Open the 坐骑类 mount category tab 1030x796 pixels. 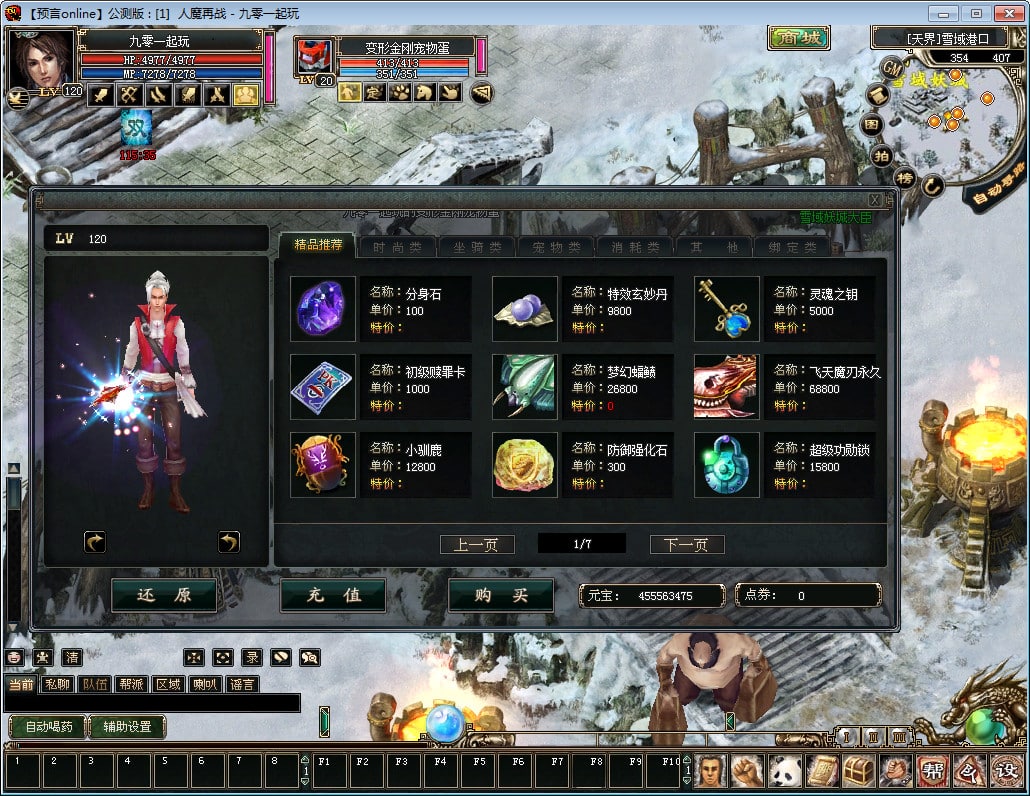pyautogui.click(x=477, y=247)
